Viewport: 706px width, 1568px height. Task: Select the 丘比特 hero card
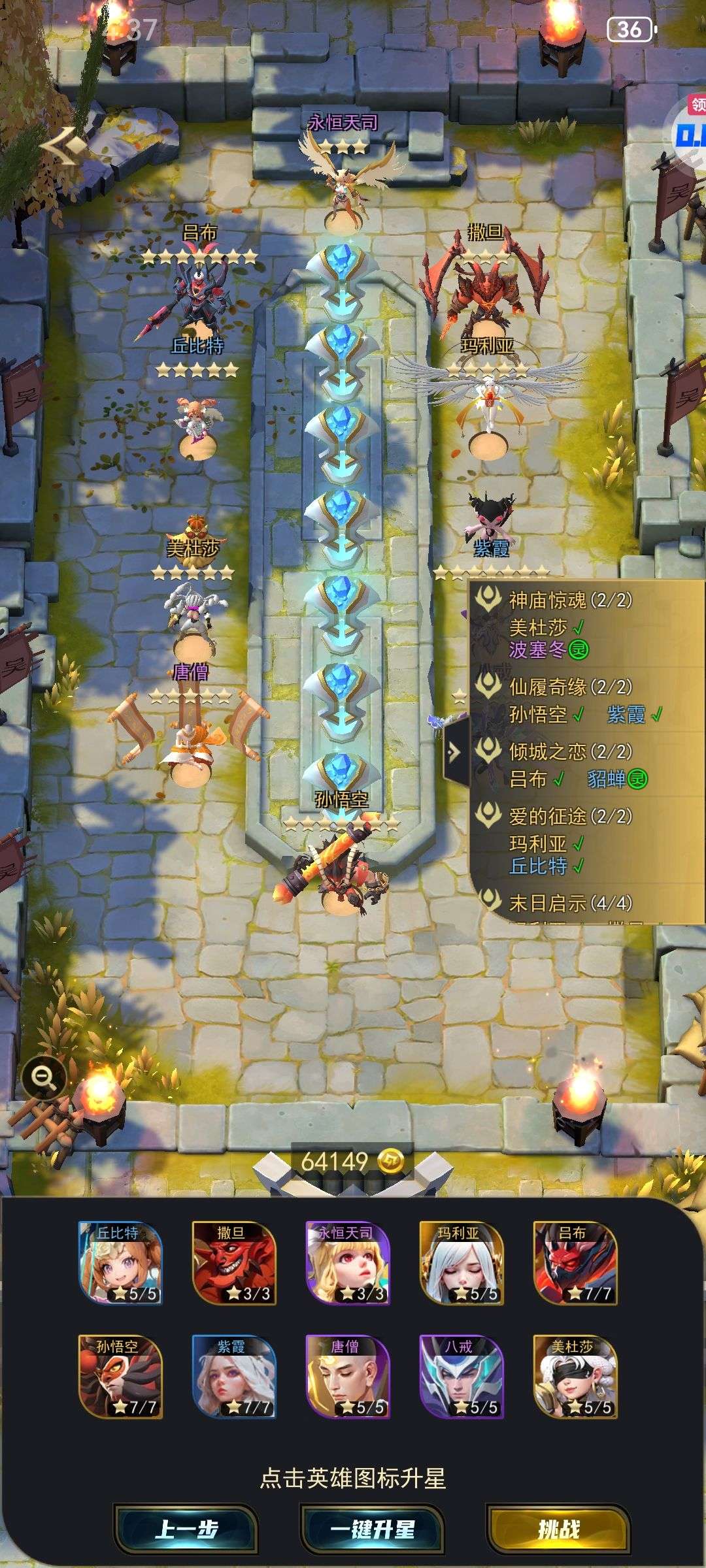pos(120,1262)
